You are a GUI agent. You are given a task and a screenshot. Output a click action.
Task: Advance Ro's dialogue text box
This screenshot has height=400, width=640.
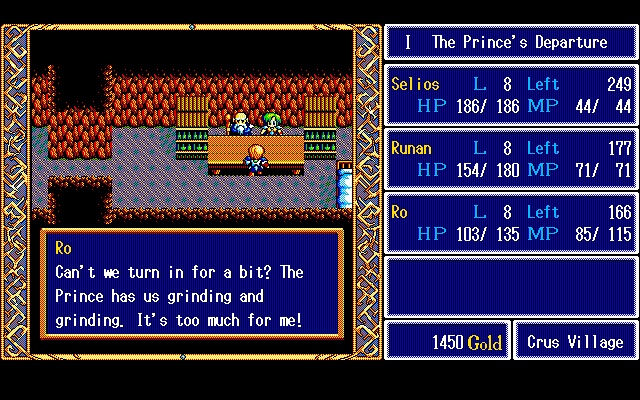[x=192, y=284]
